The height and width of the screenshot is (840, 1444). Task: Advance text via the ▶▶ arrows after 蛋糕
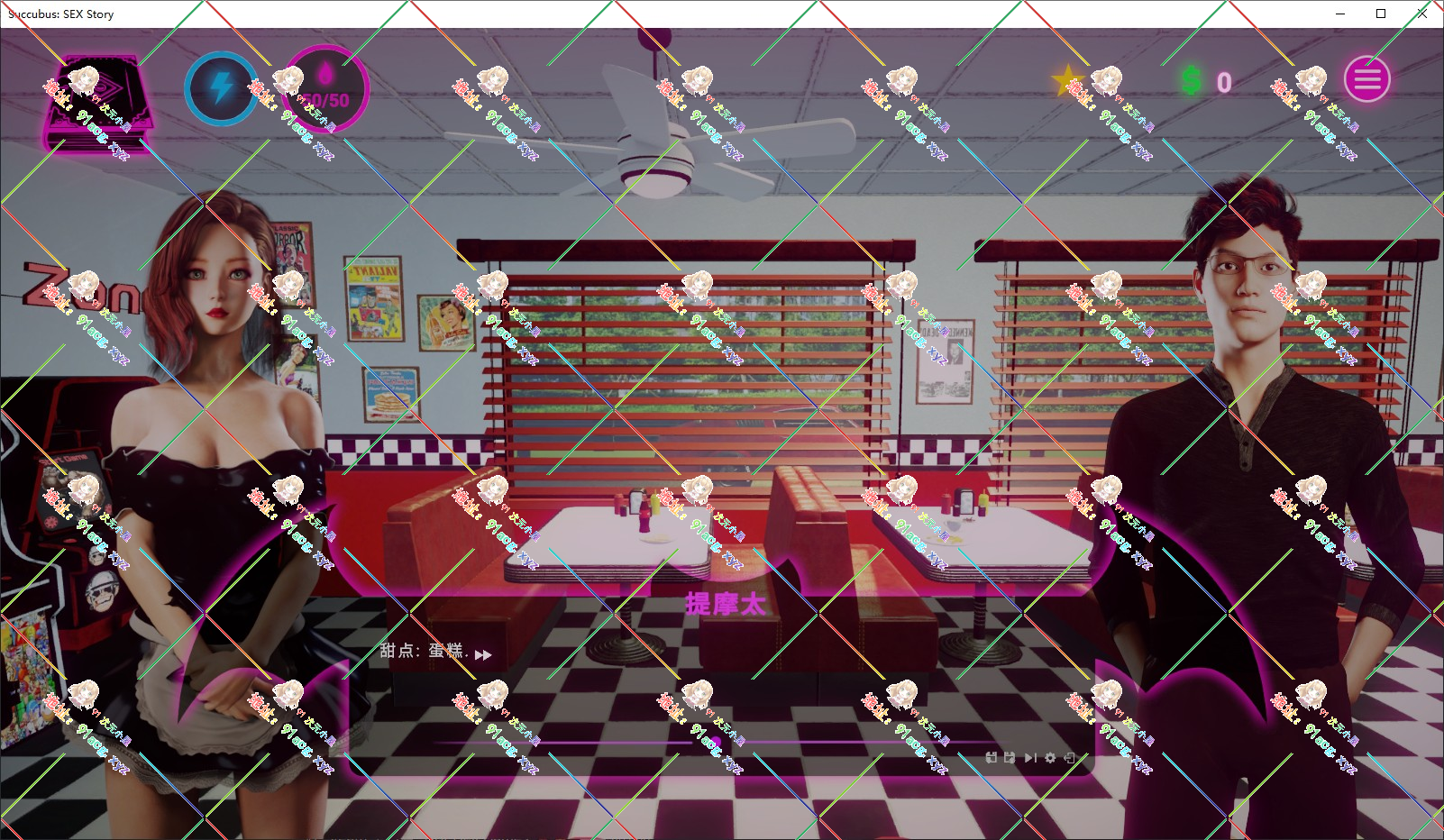(481, 655)
